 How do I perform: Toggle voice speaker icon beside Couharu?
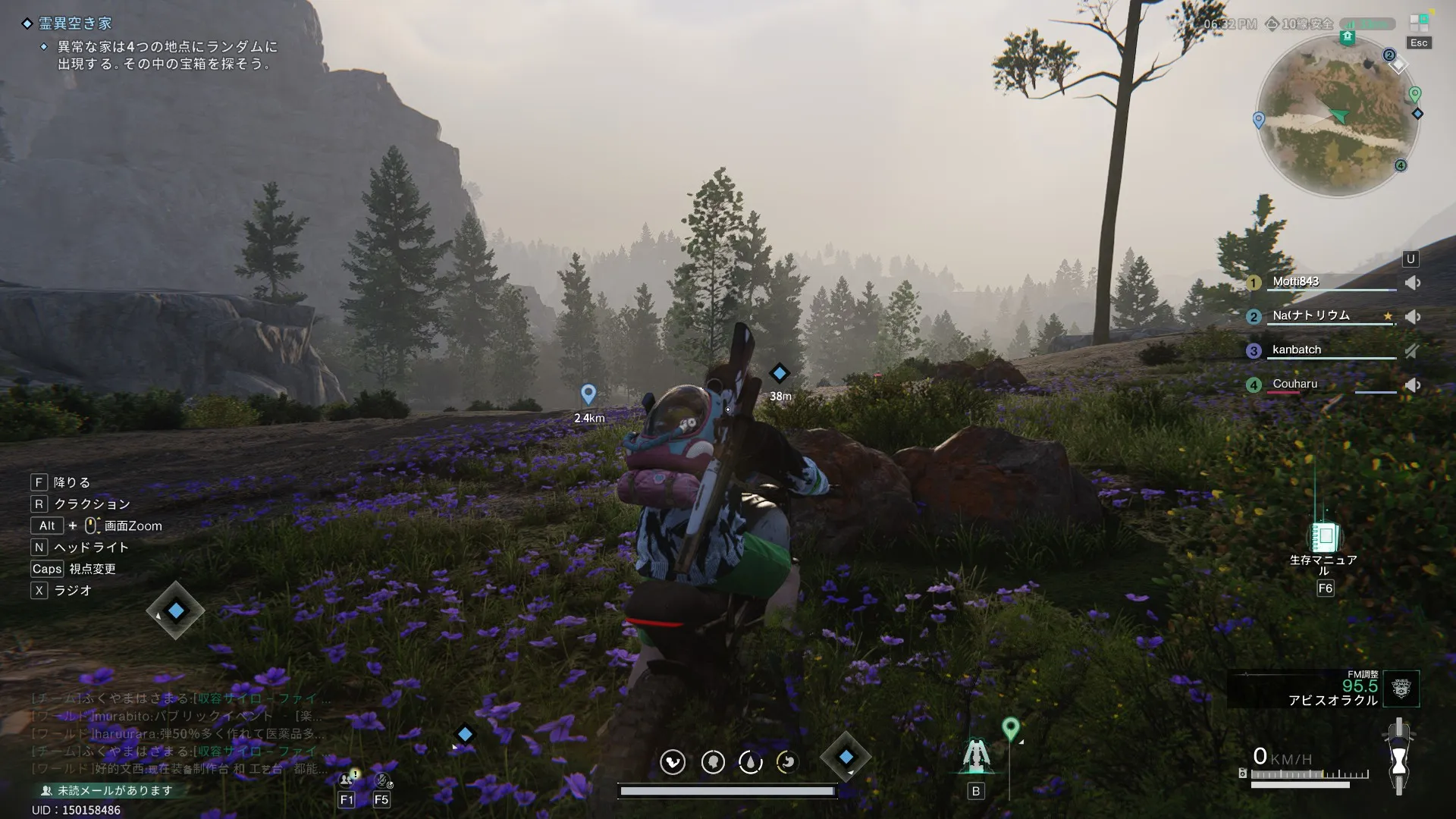[1412, 384]
